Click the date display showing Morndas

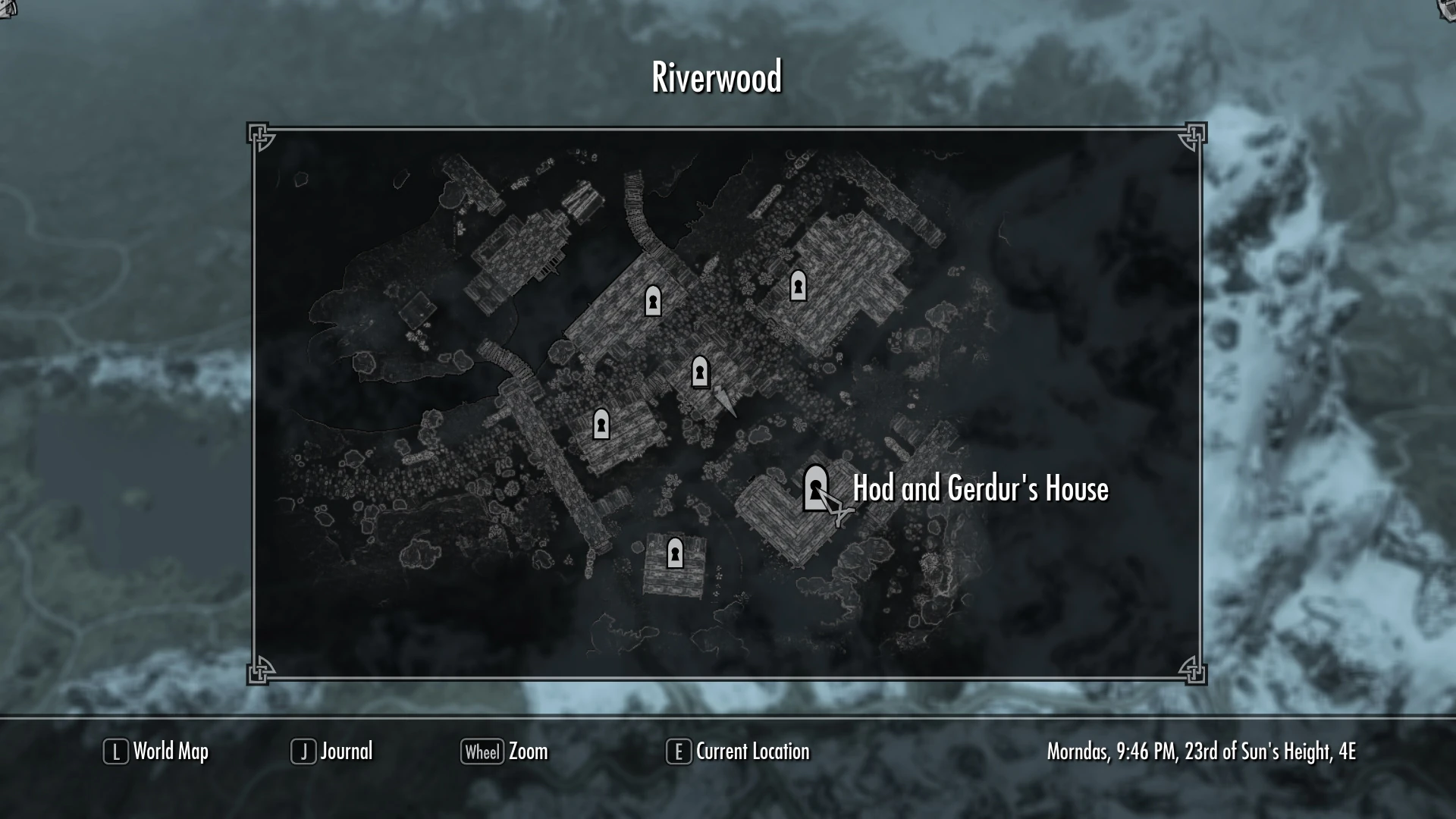point(1202,752)
